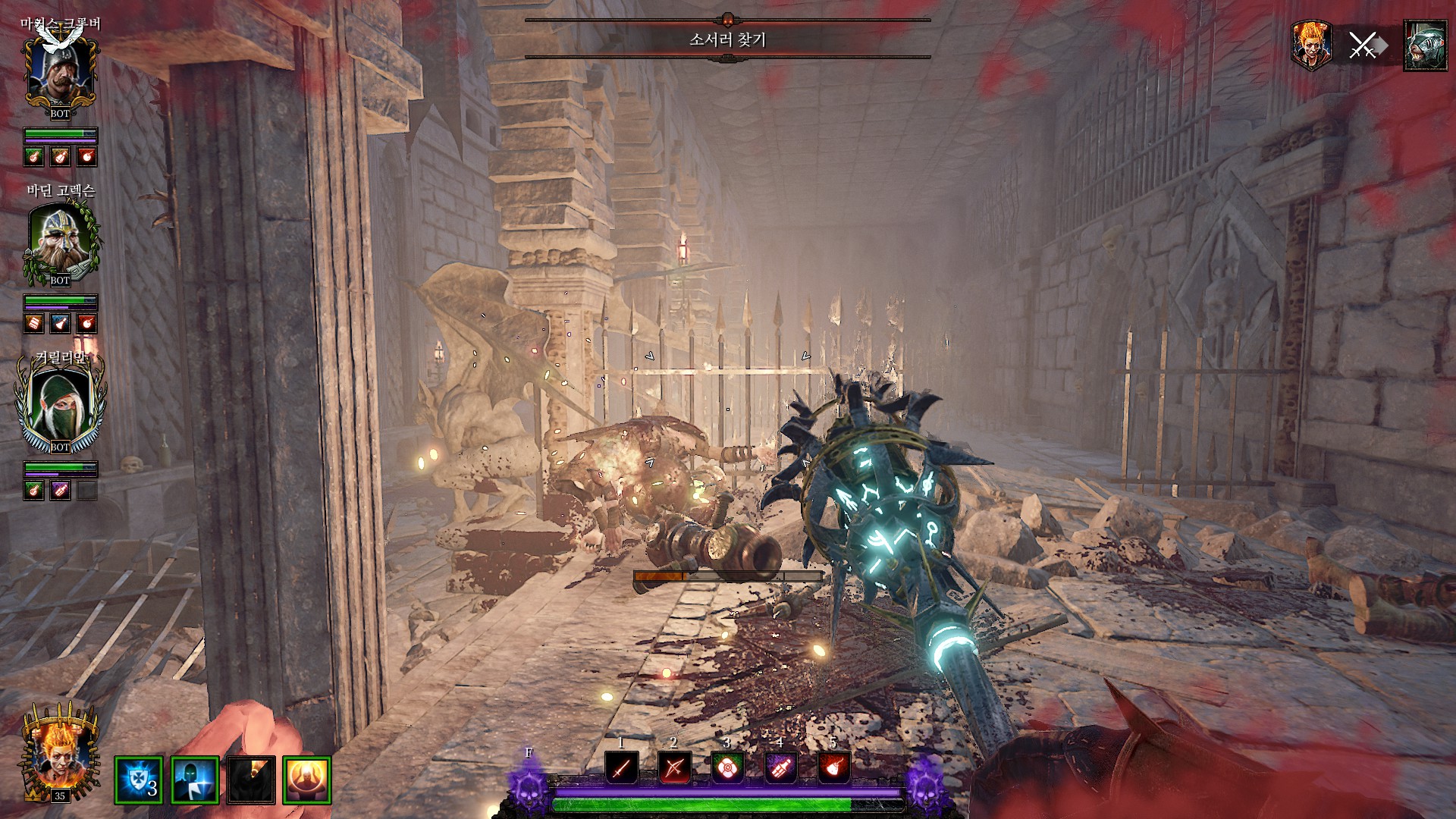Click the crossed swords kill feed icon

click(1363, 46)
